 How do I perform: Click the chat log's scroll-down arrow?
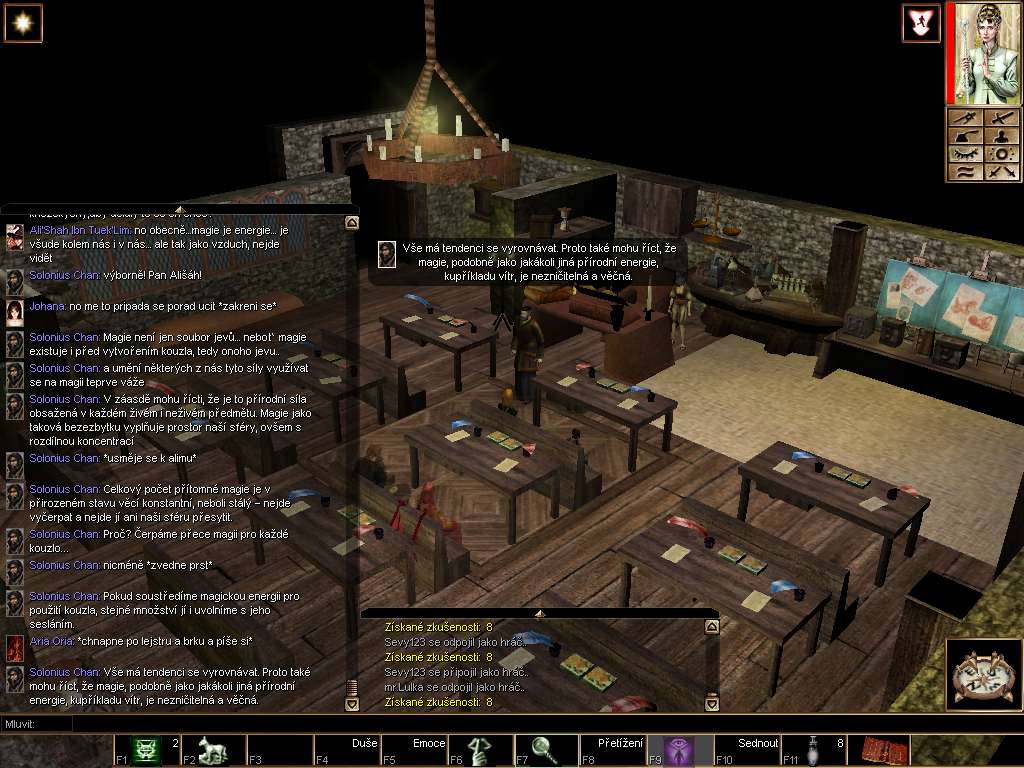351,704
